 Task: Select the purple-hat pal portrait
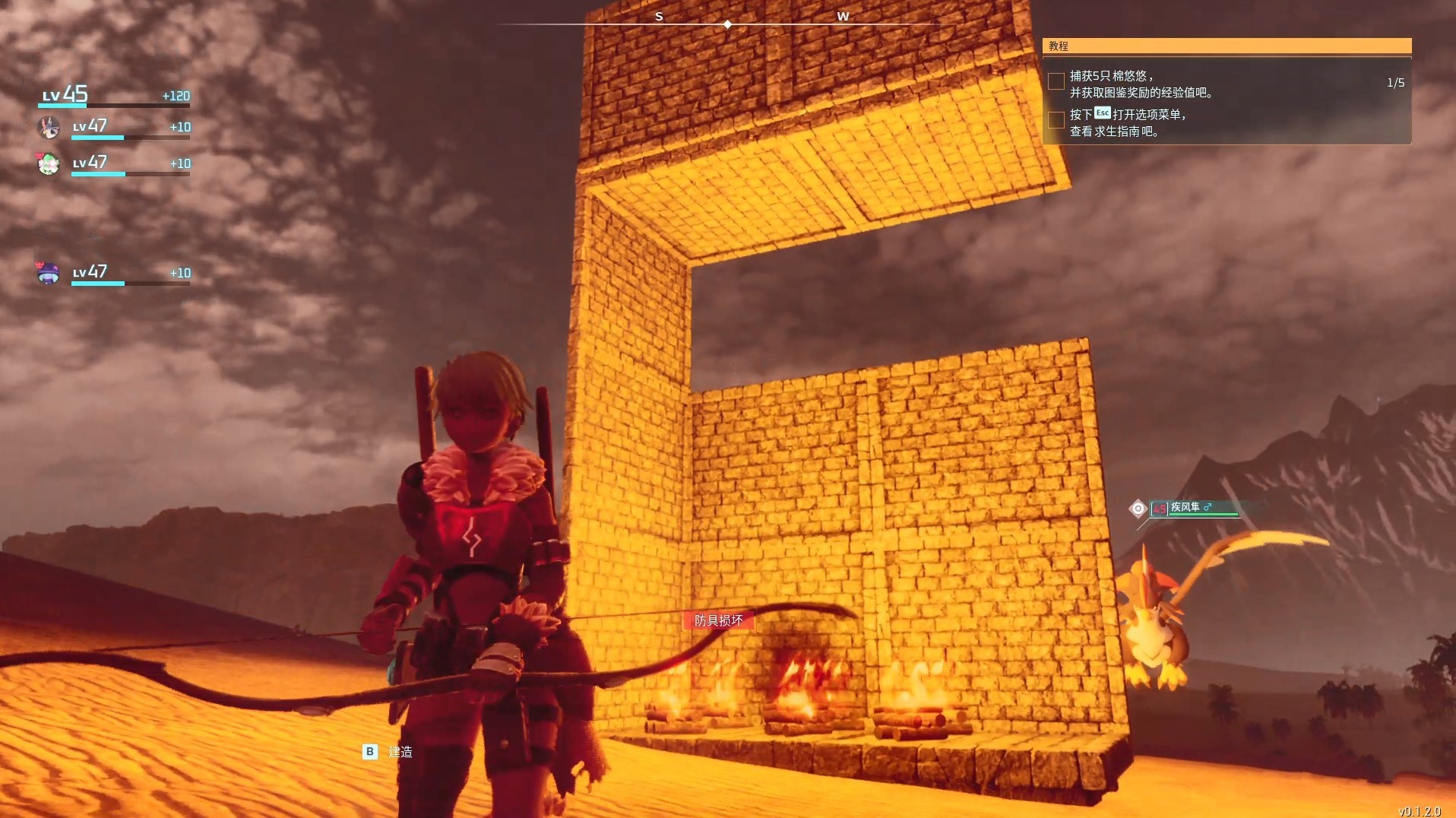point(49,273)
